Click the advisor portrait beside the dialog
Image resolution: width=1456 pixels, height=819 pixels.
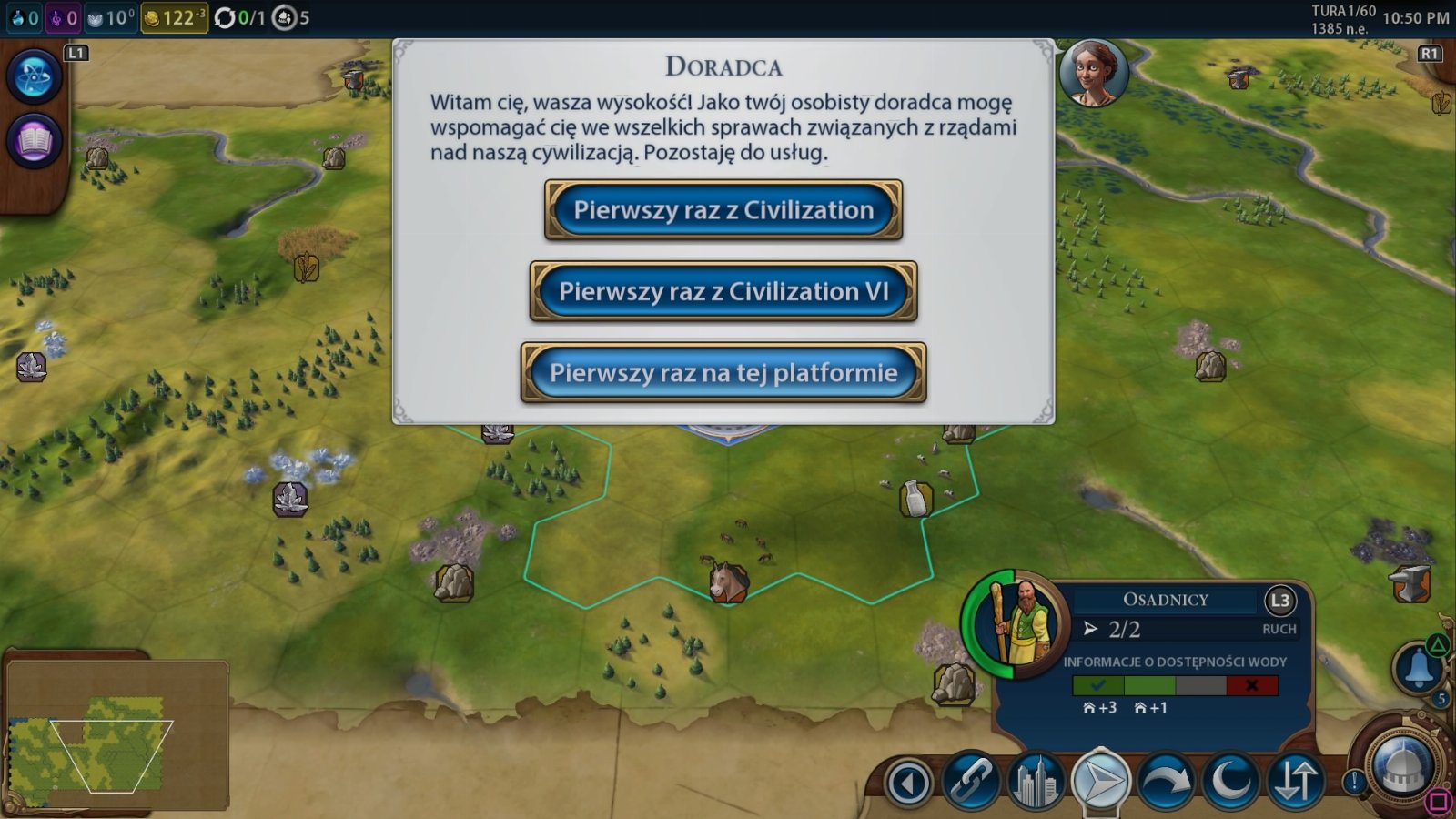[x=1094, y=73]
